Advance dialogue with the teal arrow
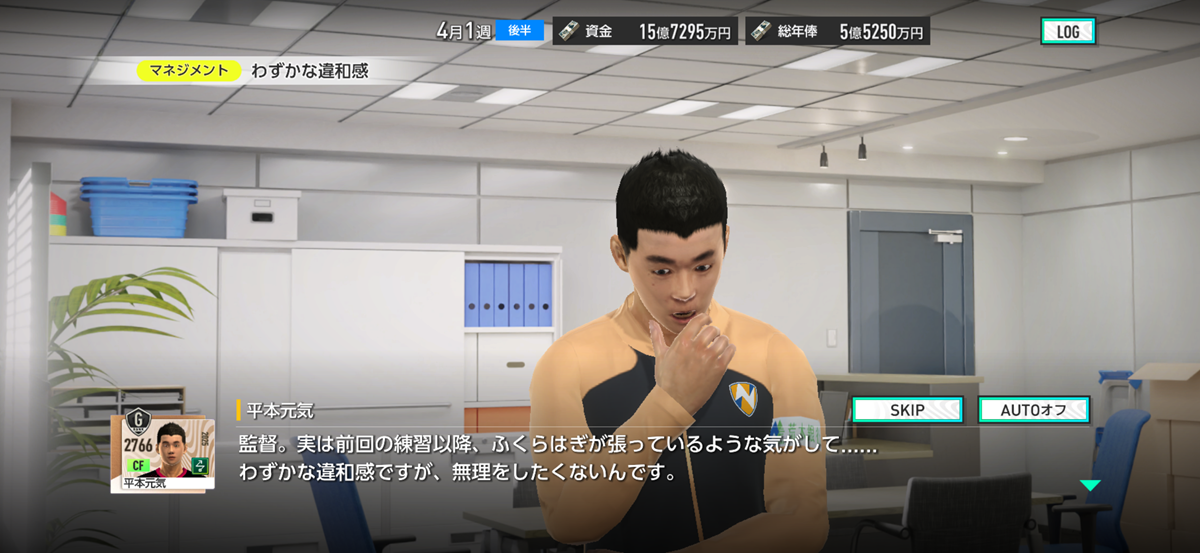 [x=1089, y=486]
